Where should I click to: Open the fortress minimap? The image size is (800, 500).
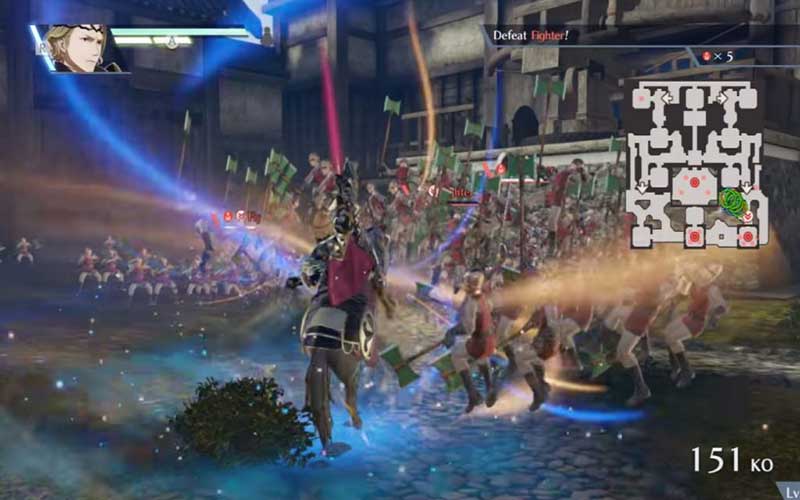click(694, 164)
